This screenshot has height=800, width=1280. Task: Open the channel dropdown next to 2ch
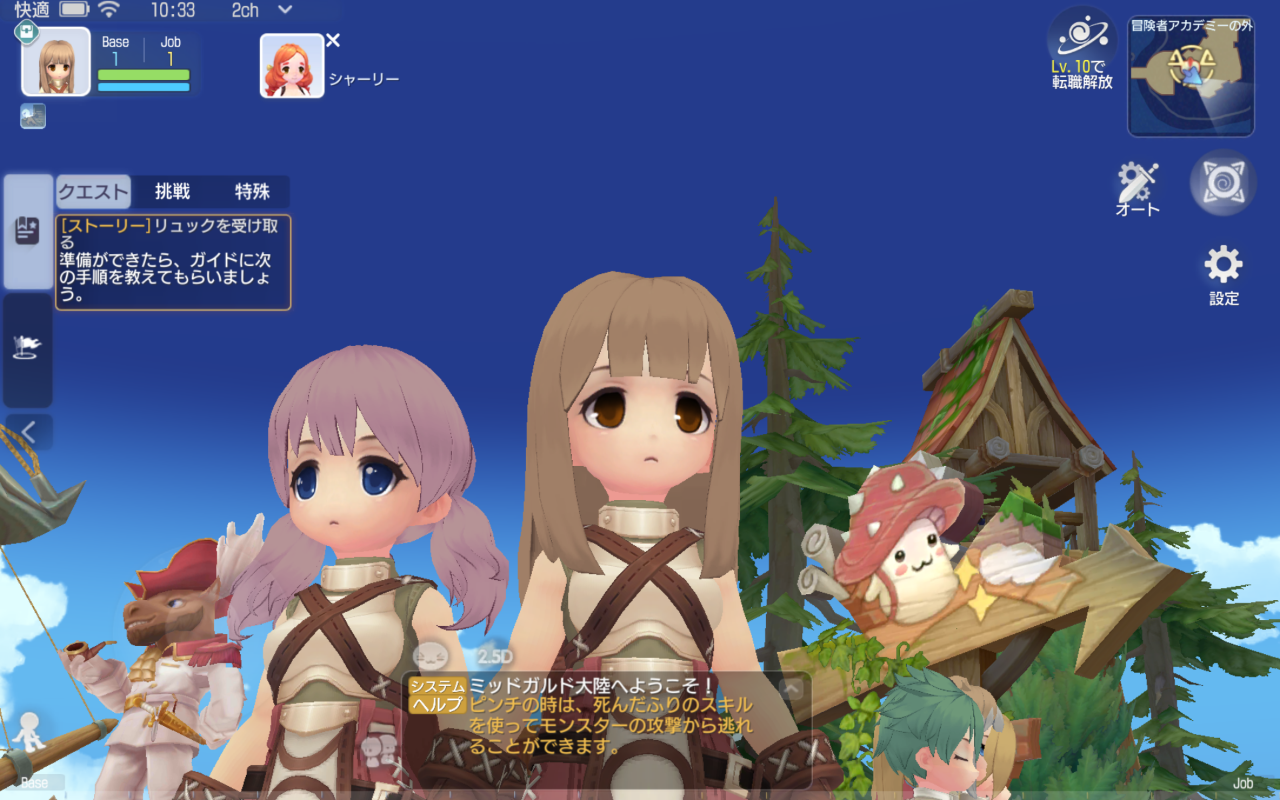pos(285,10)
